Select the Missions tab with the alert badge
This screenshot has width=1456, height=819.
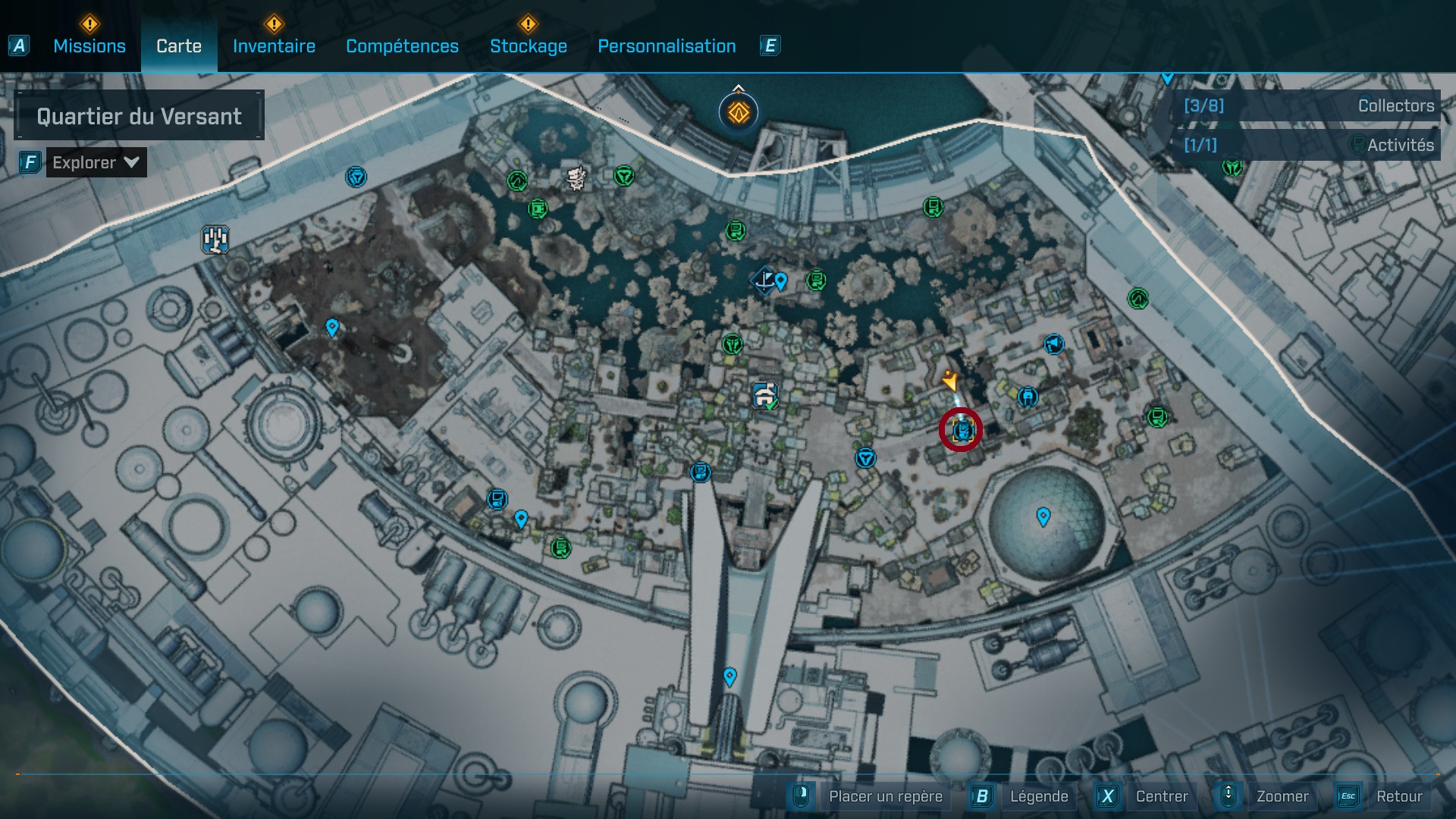(89, 45)
